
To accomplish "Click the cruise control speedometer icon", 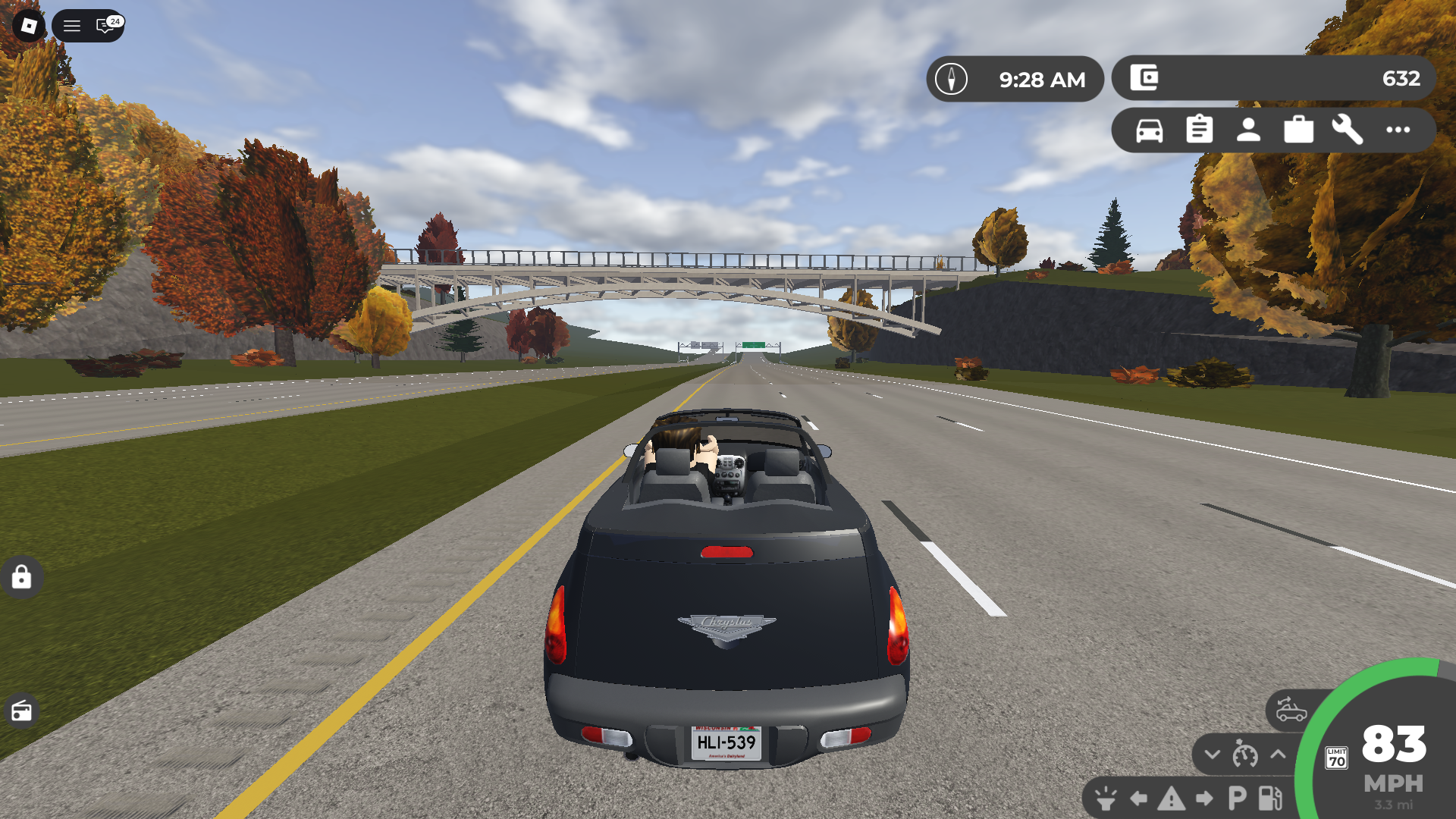I will (1245, 755).
